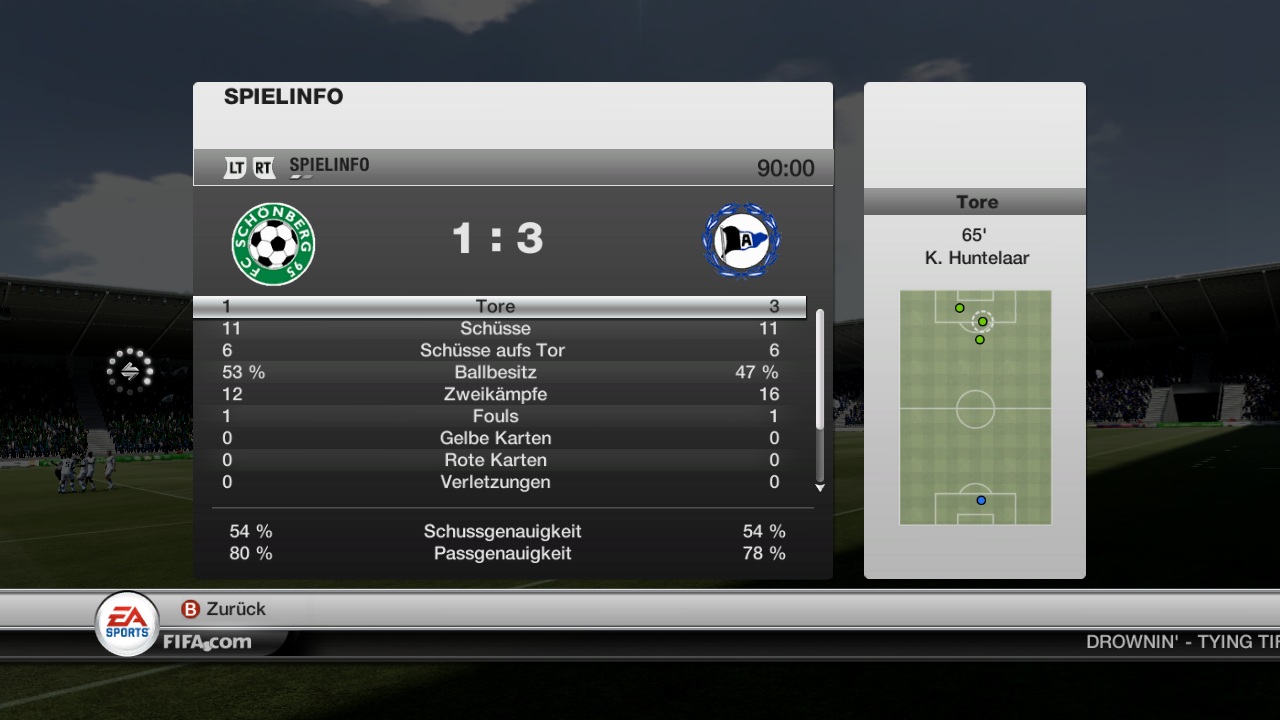
Task: Open the SPIELINFO tab header
Action: pyautogui.click(x=329, y=166)
